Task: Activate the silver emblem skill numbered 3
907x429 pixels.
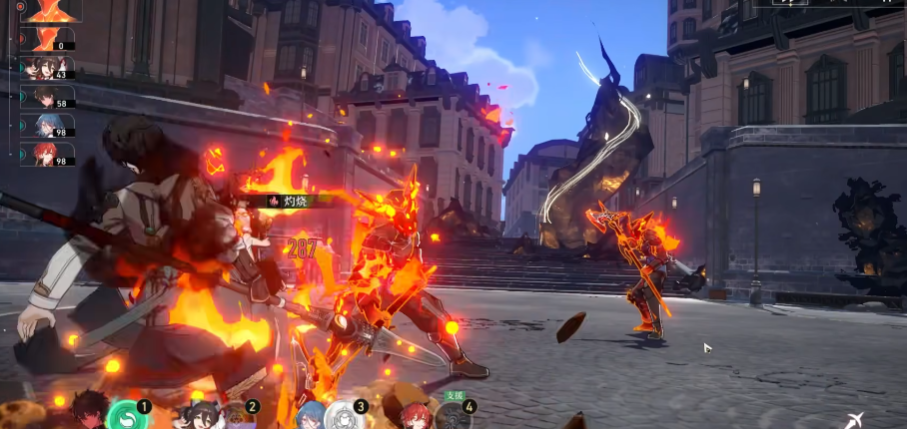Action: point(345,415)
